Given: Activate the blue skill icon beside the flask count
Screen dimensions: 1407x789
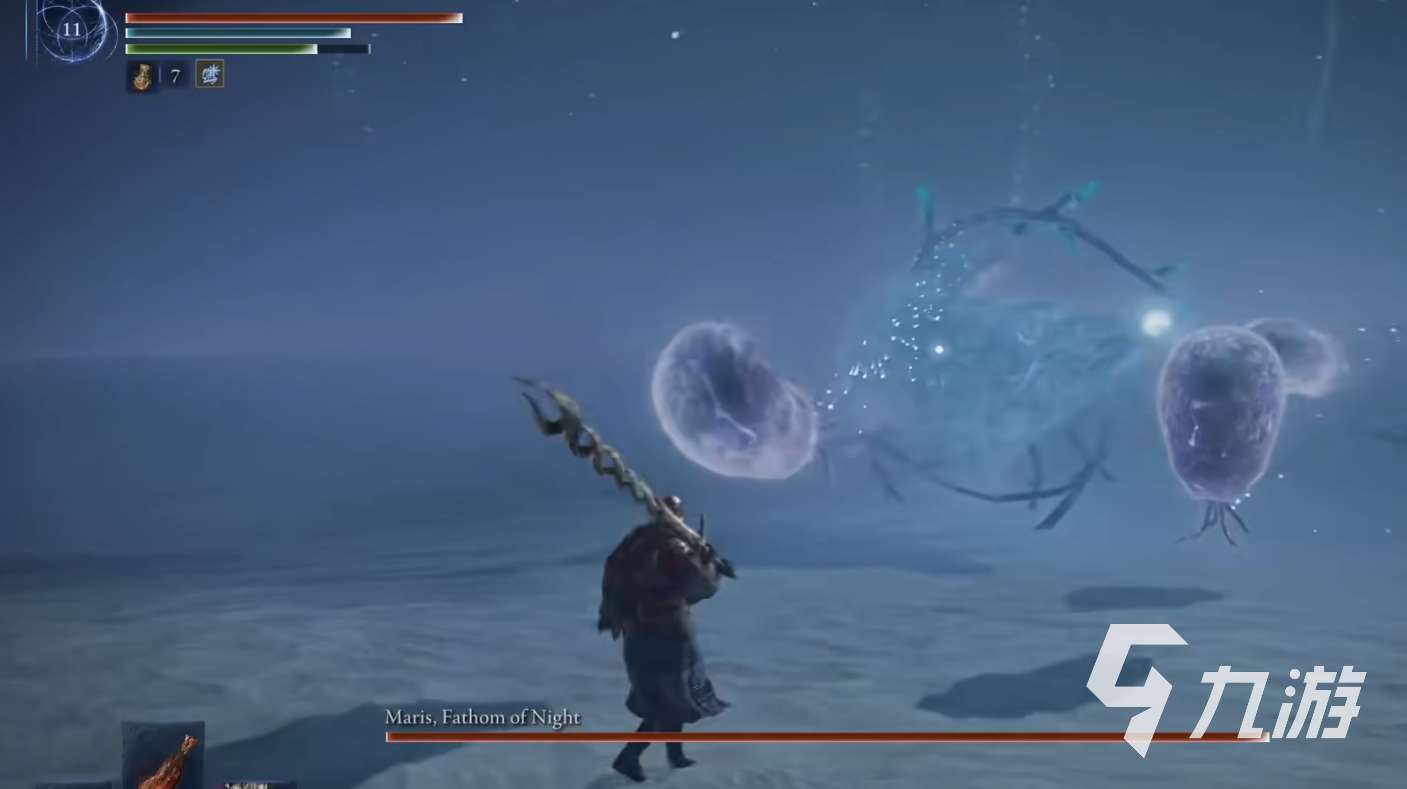Looking at the screenshot, I should (209, 74).
